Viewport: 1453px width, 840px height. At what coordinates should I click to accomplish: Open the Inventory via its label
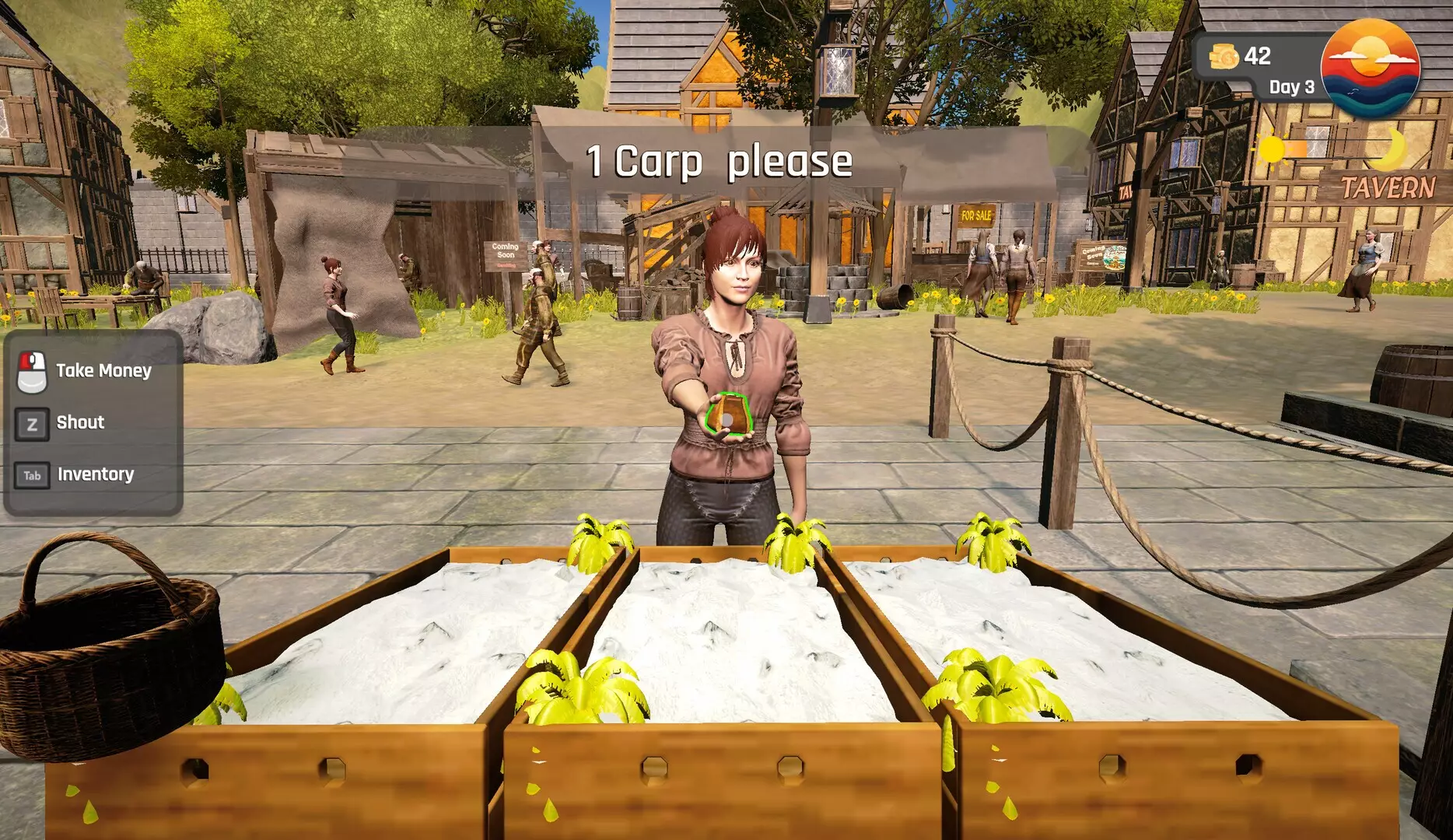coord(96,473)
